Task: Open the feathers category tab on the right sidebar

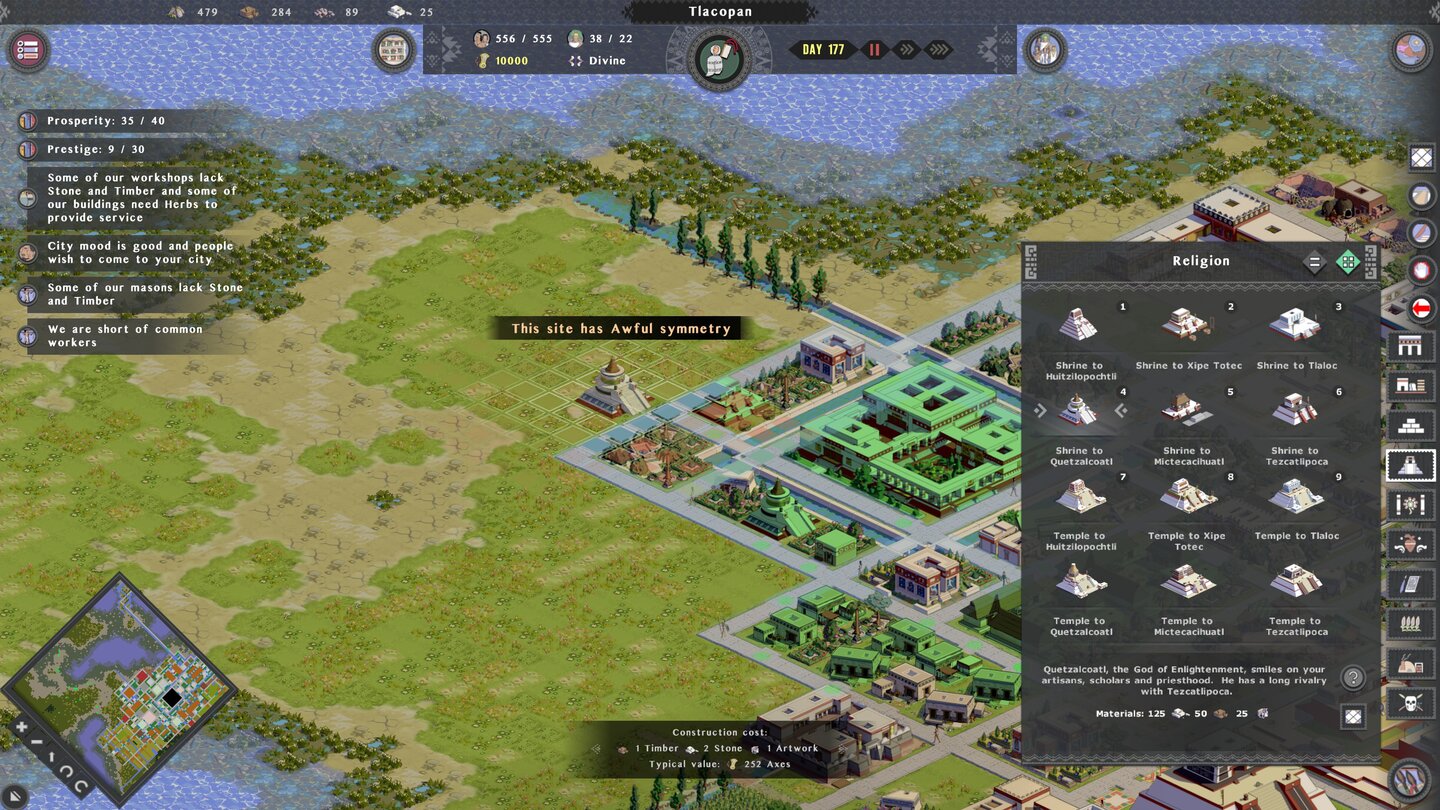Action: 1412,623
